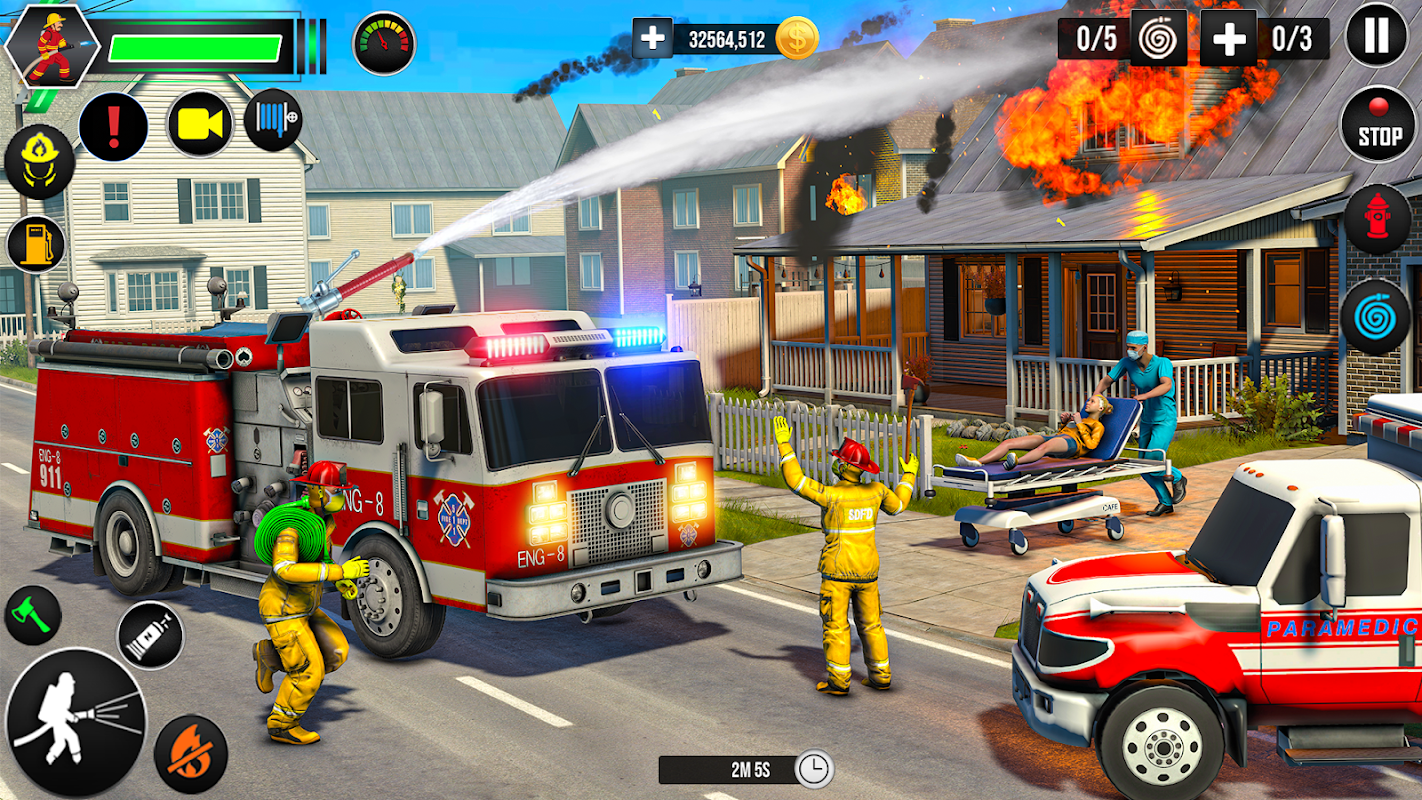Activate the blue hose reel button
Screen dimensions: 1422x800
pos(1375,317)
